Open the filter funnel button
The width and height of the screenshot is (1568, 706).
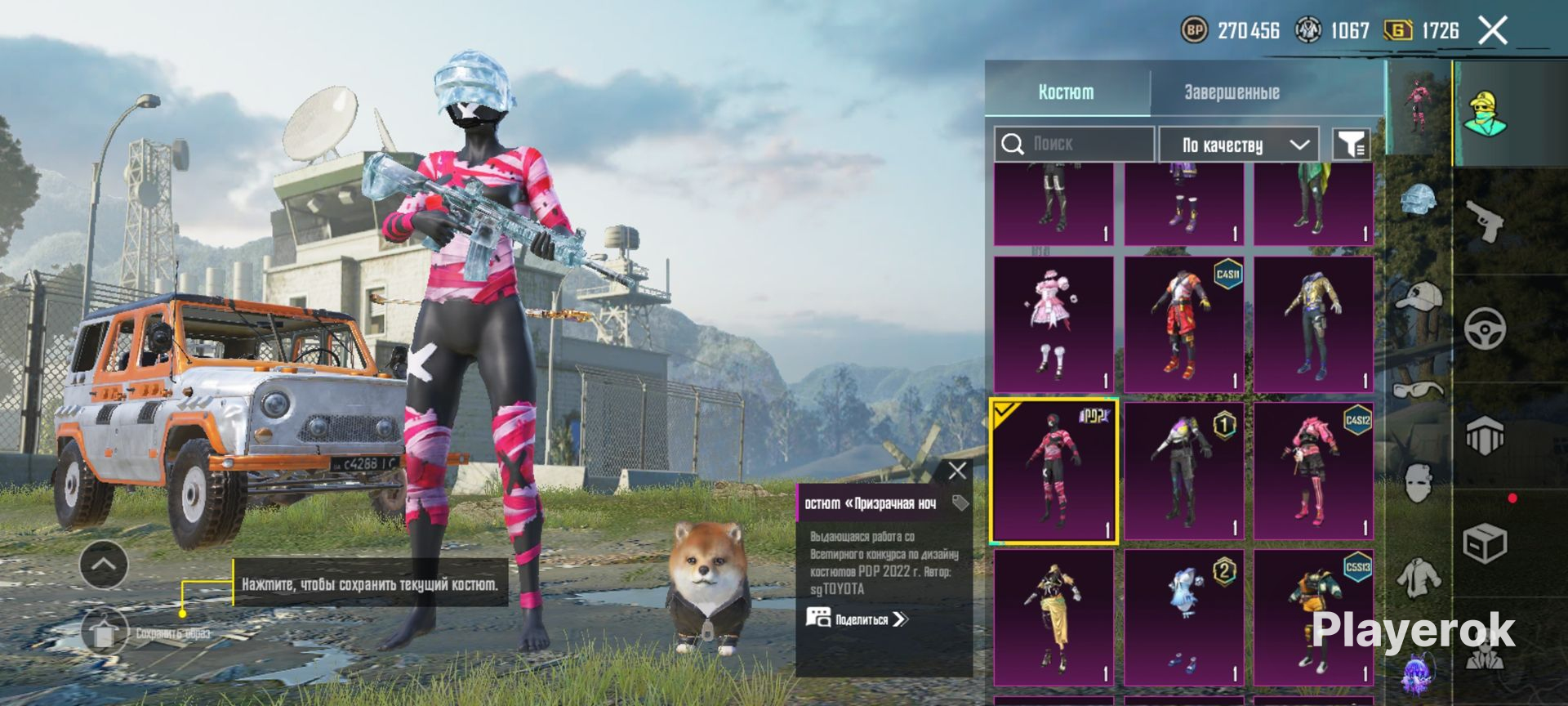point(1352,145)
